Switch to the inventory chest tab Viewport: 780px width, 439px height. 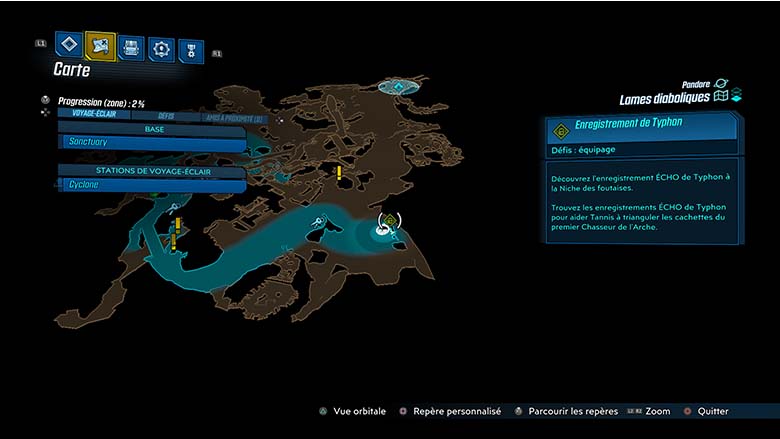(131, 47)
